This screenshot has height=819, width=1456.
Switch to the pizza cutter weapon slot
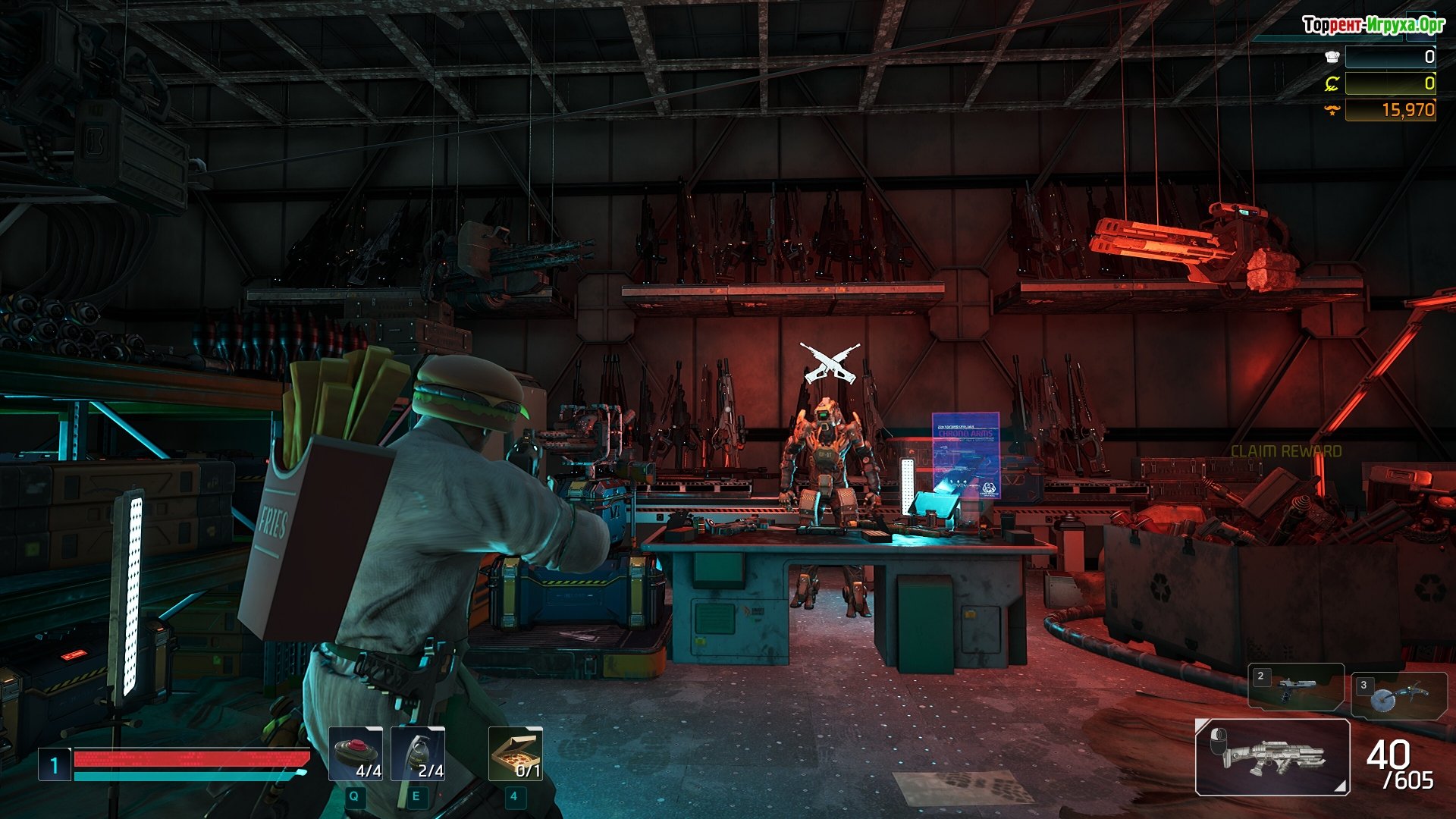click(x=1398, y=695)
